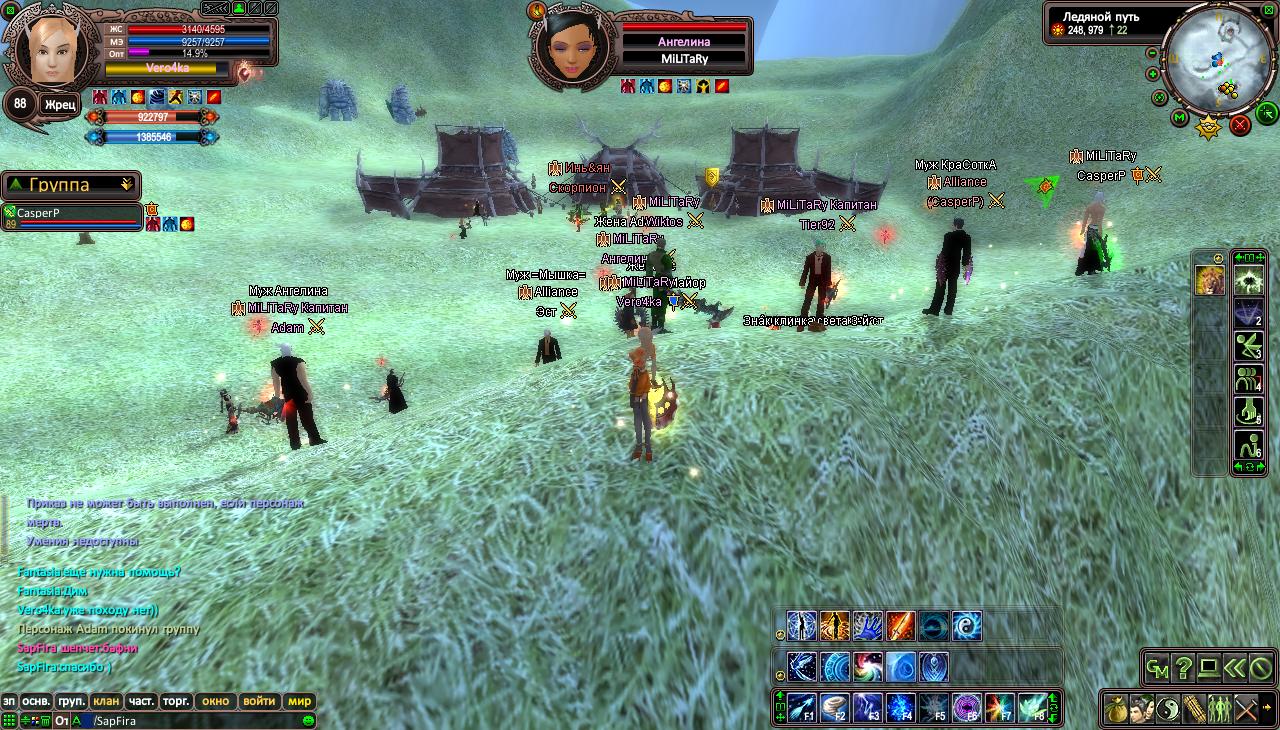Open the question mark help menu

1183,667
